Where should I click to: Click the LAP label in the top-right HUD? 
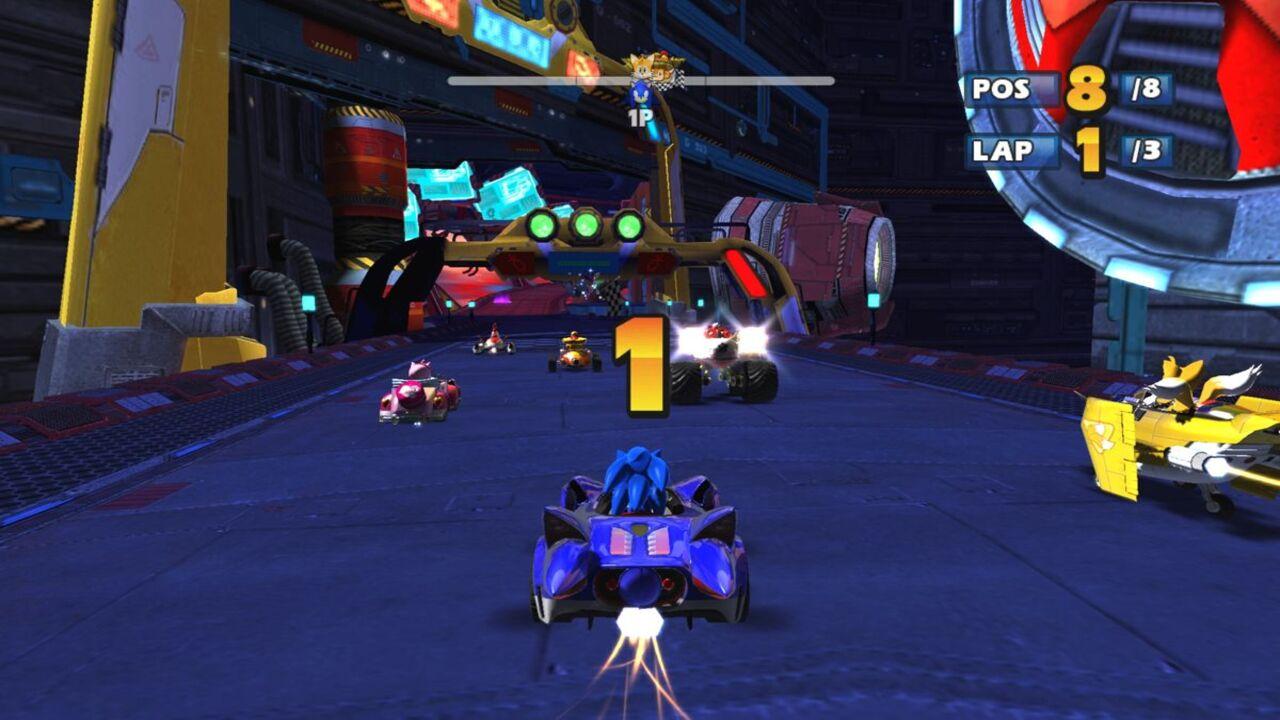tap(1000, 150)
